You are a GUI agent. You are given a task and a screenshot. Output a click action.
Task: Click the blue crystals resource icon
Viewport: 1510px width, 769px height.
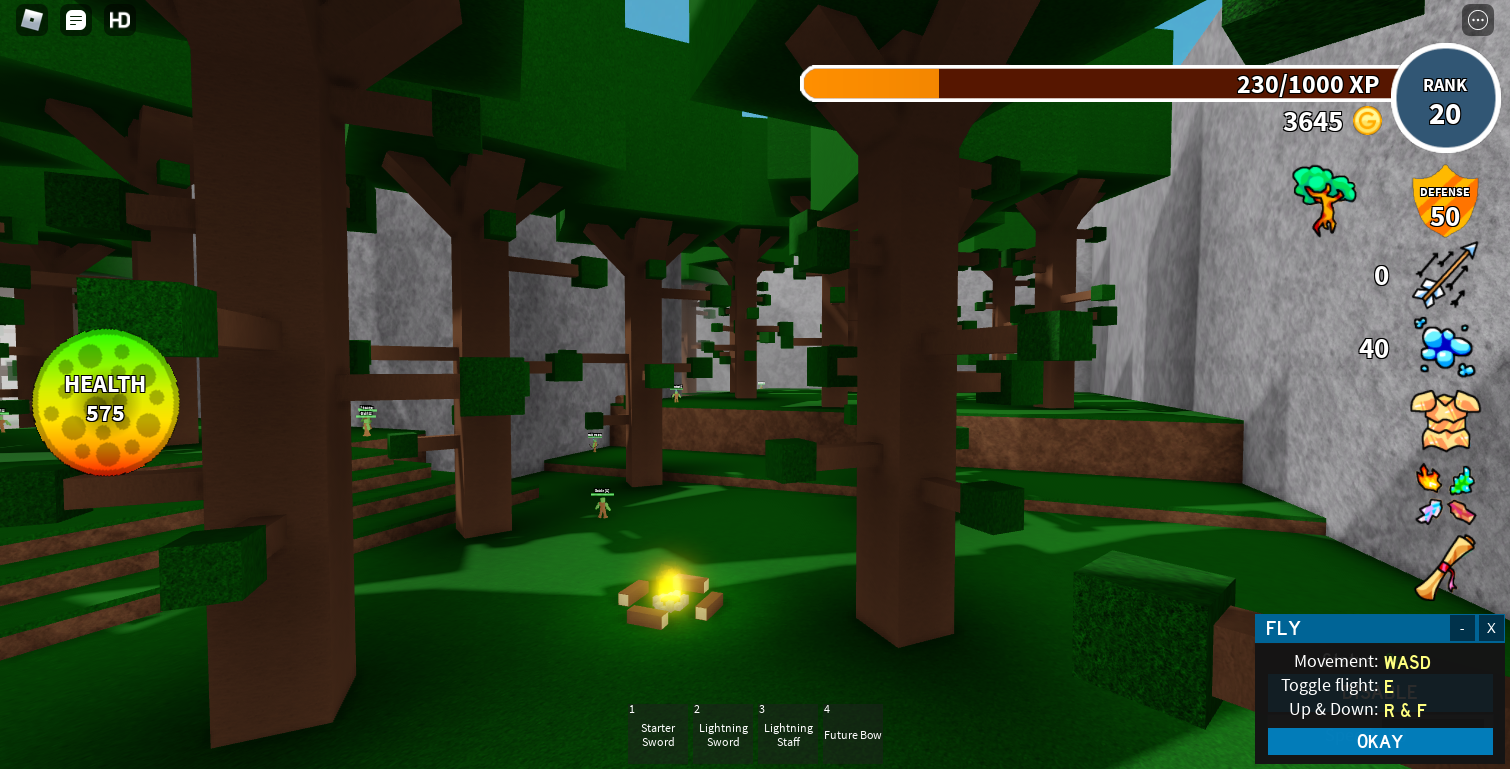(x=1444, y=348)
